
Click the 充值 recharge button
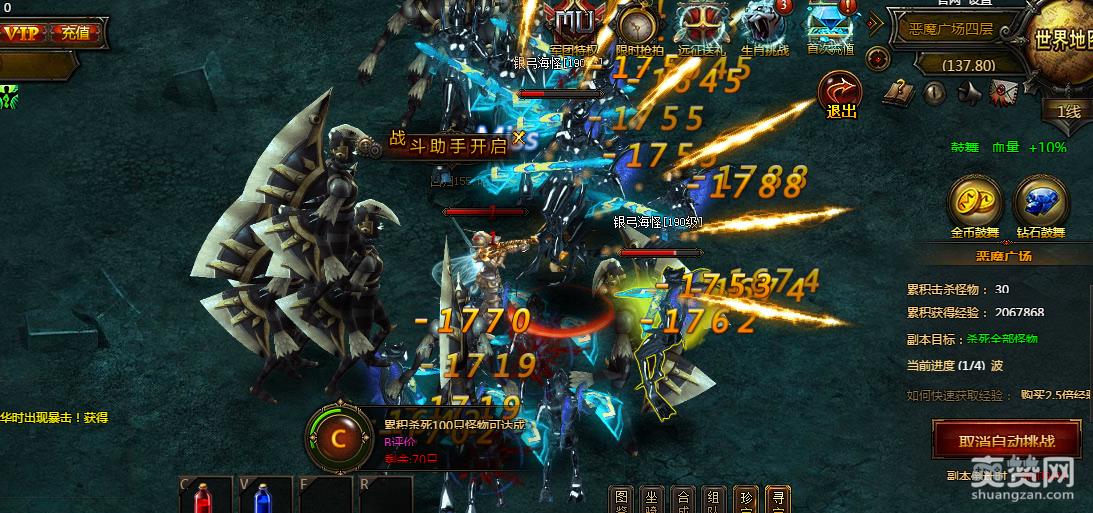point(75,33)
